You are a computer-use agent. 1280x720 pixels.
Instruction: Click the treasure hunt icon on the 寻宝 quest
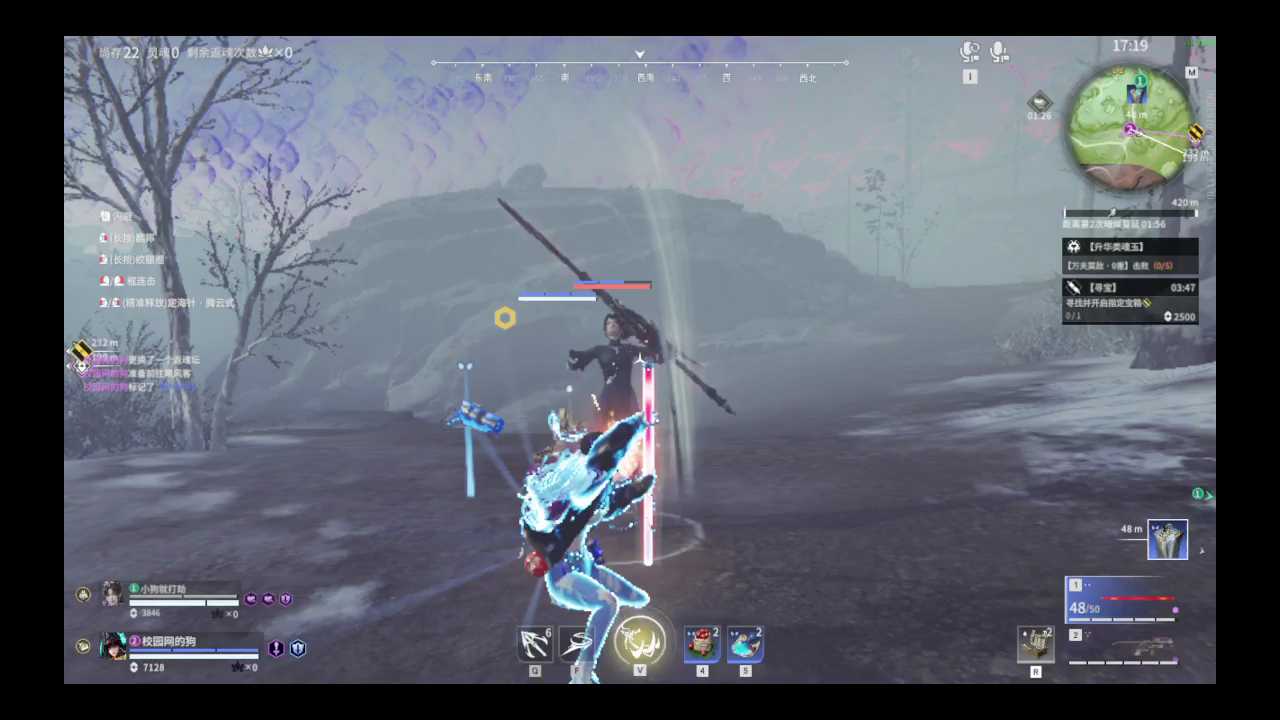tap(1074, 288)
